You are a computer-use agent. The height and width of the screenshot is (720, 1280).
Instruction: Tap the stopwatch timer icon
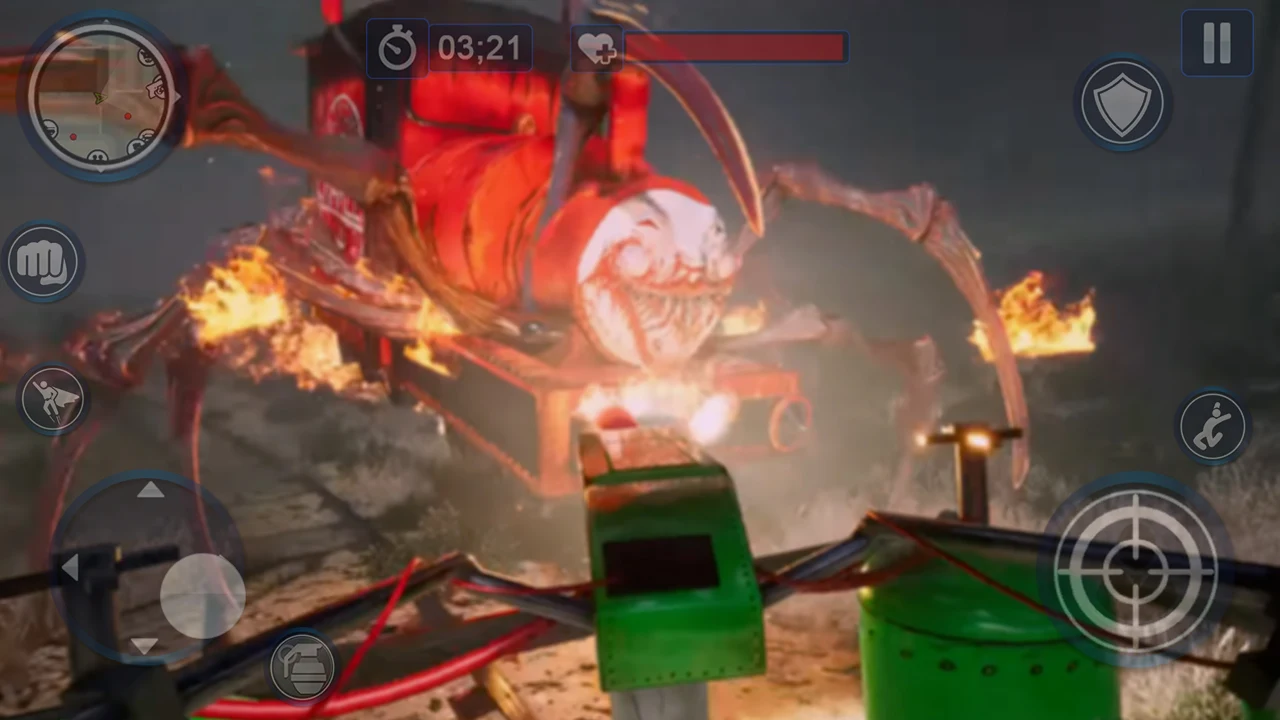point(398,48)
